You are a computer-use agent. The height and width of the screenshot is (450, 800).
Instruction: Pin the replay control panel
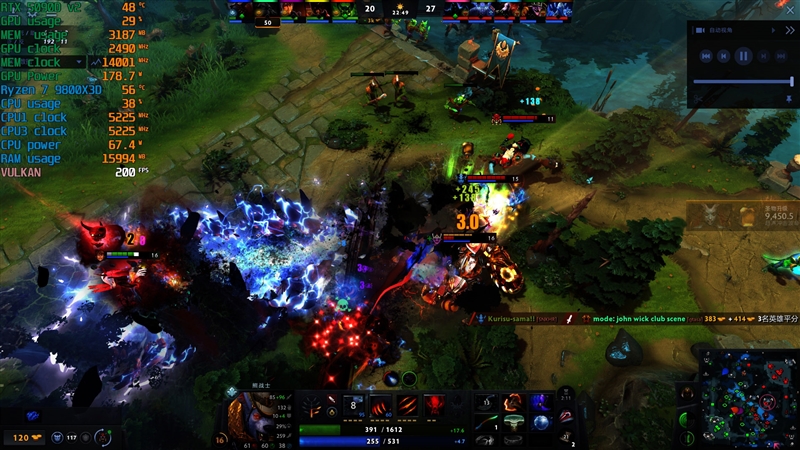(x=789, y=99)
